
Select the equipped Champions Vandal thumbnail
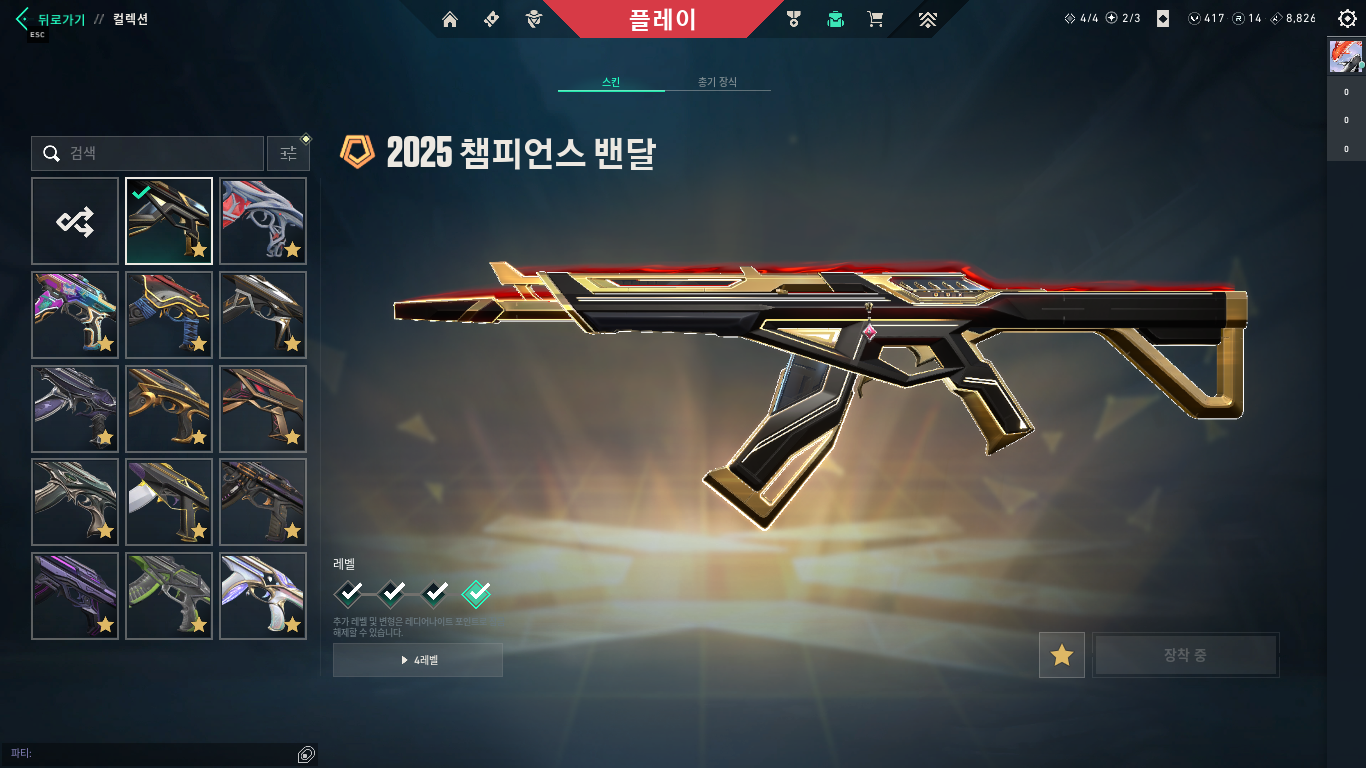click(169, 221)
